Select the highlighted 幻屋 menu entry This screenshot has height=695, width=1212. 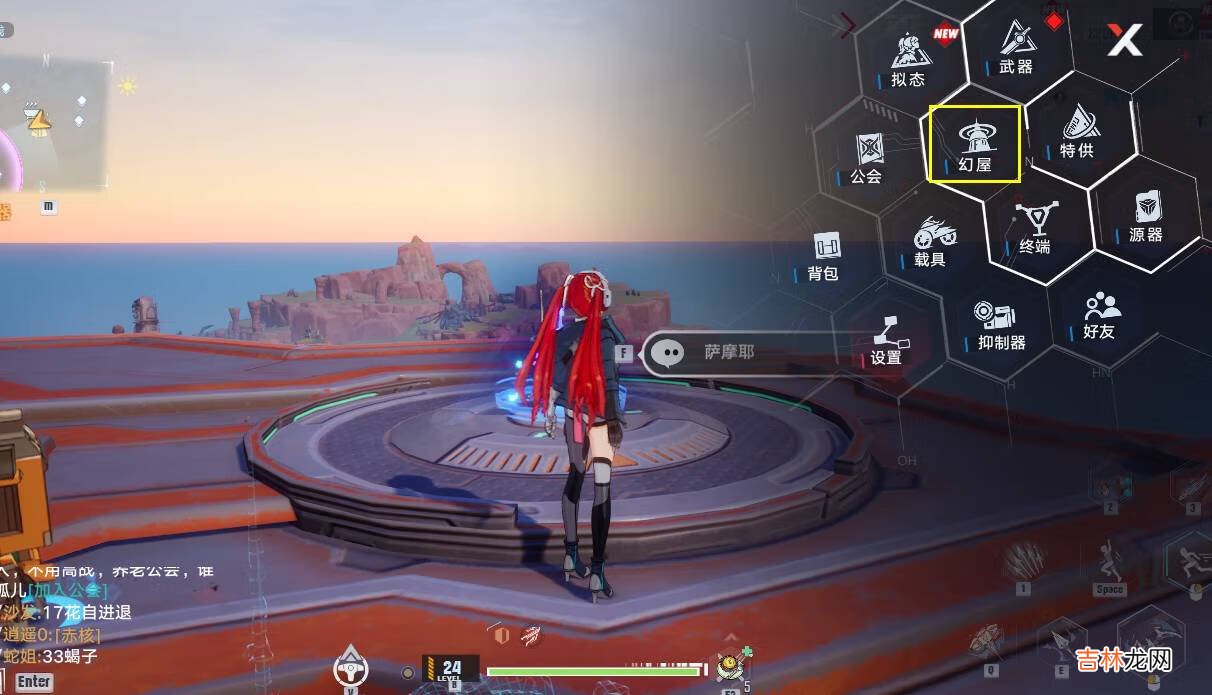pyautogui.click(x=974, y=145)
